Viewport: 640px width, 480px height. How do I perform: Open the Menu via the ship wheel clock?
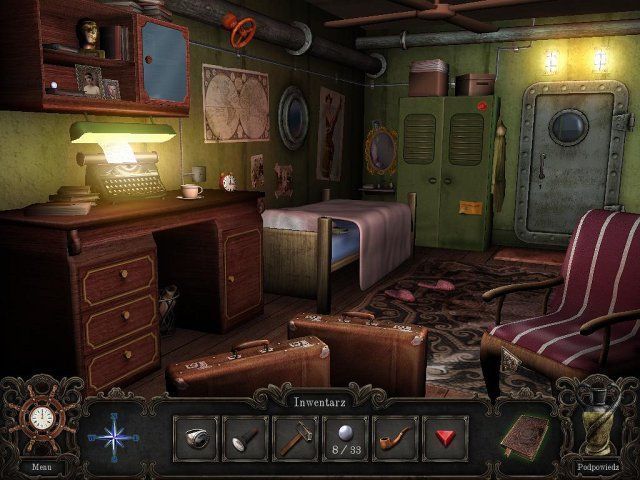coord(40,419)
